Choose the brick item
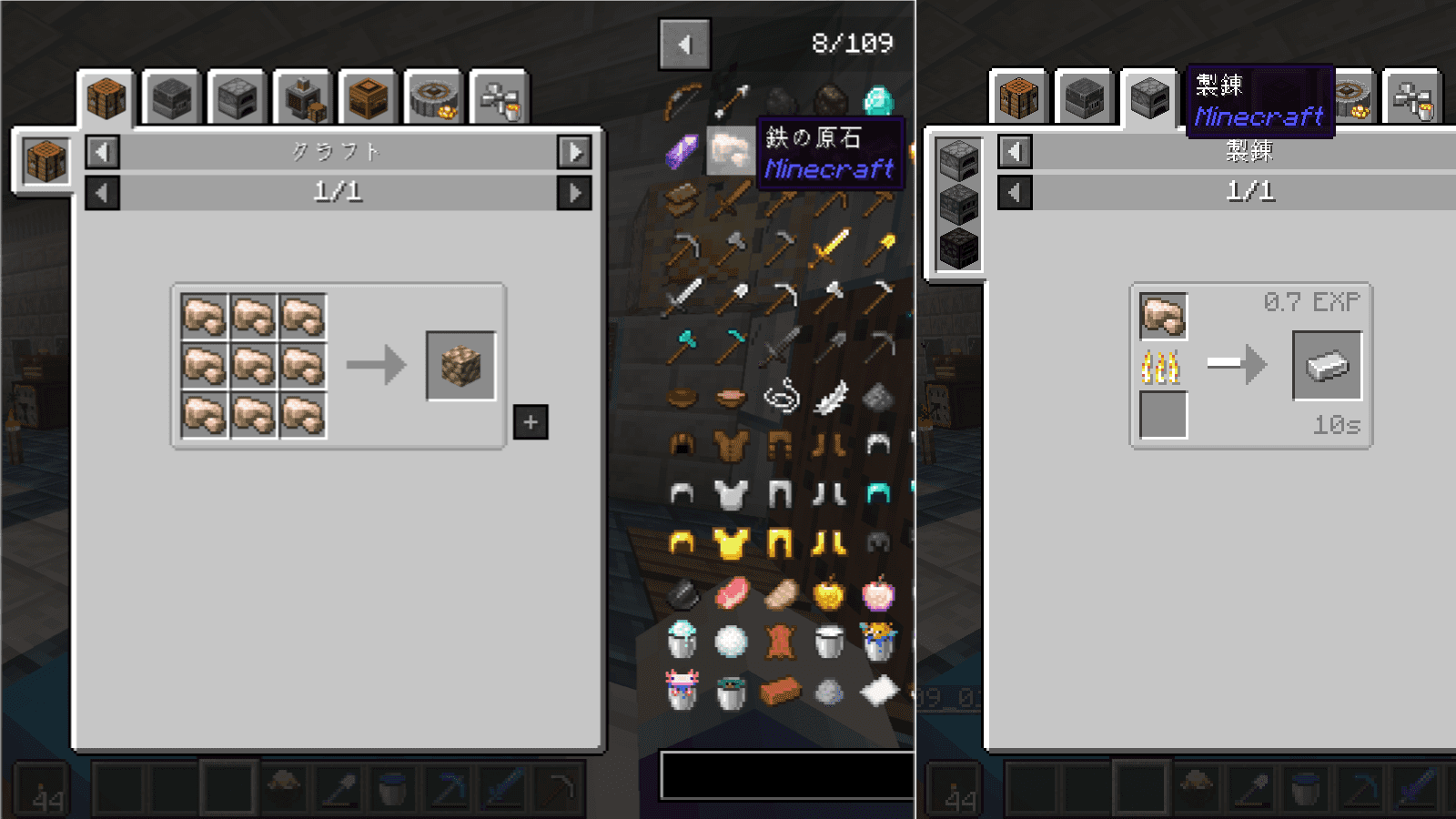The width and height of the screenshot is (1456, 819). (780, 692)
